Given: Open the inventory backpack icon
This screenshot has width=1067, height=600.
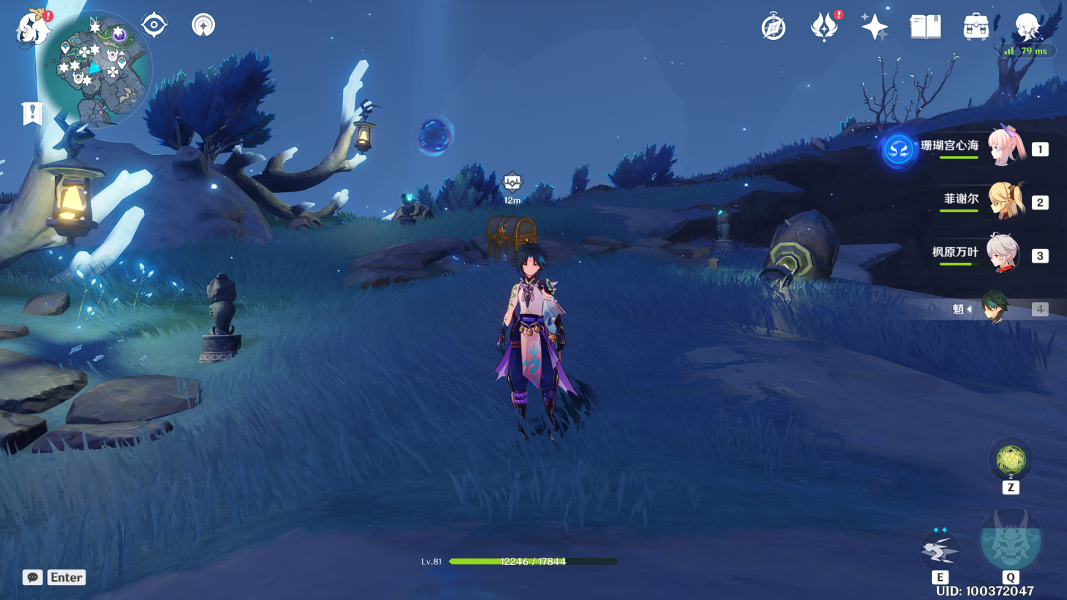Looking at the screenshot, I should [x=977, y=27].
